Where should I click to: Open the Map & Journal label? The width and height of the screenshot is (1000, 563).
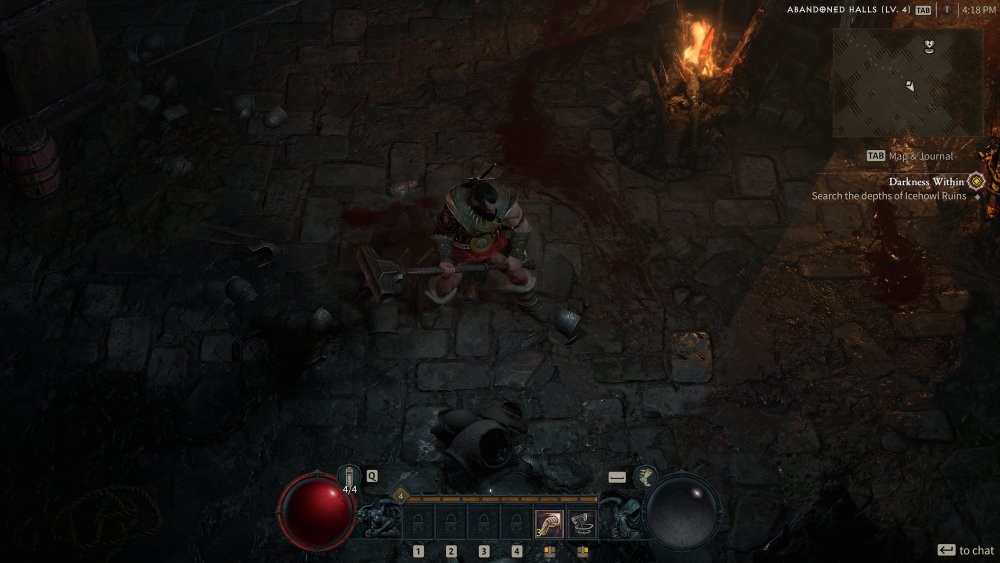tap(918, 156)
